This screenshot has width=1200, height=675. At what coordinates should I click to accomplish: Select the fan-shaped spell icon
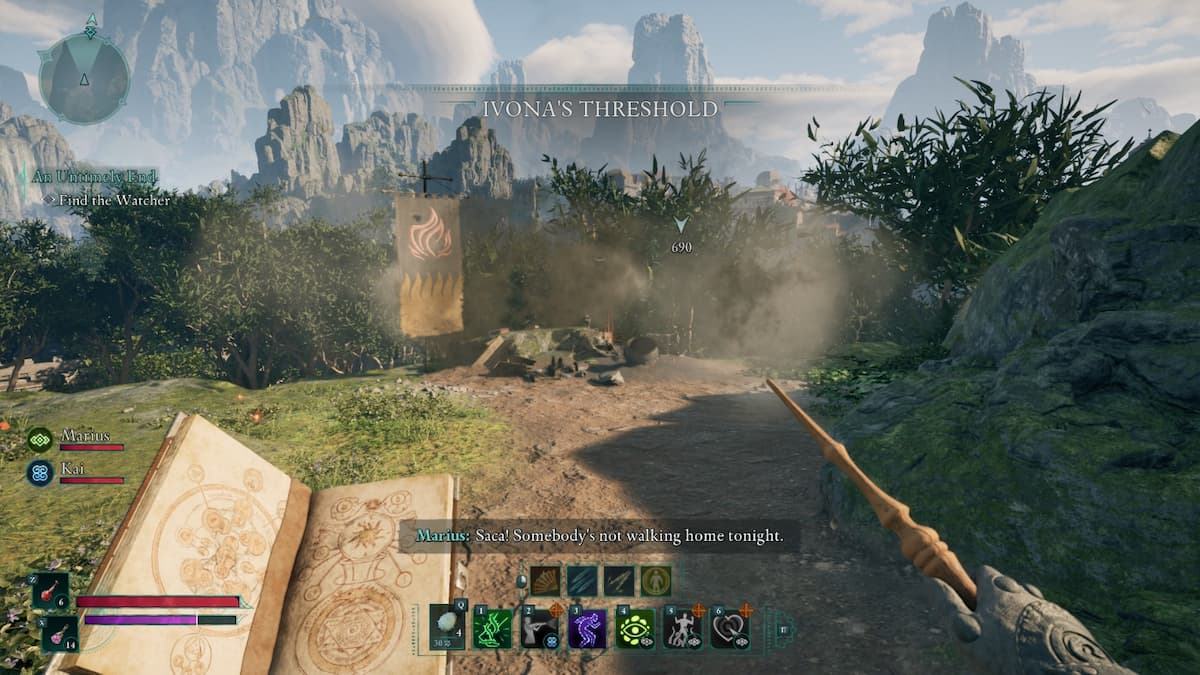[x=545, y=581]
